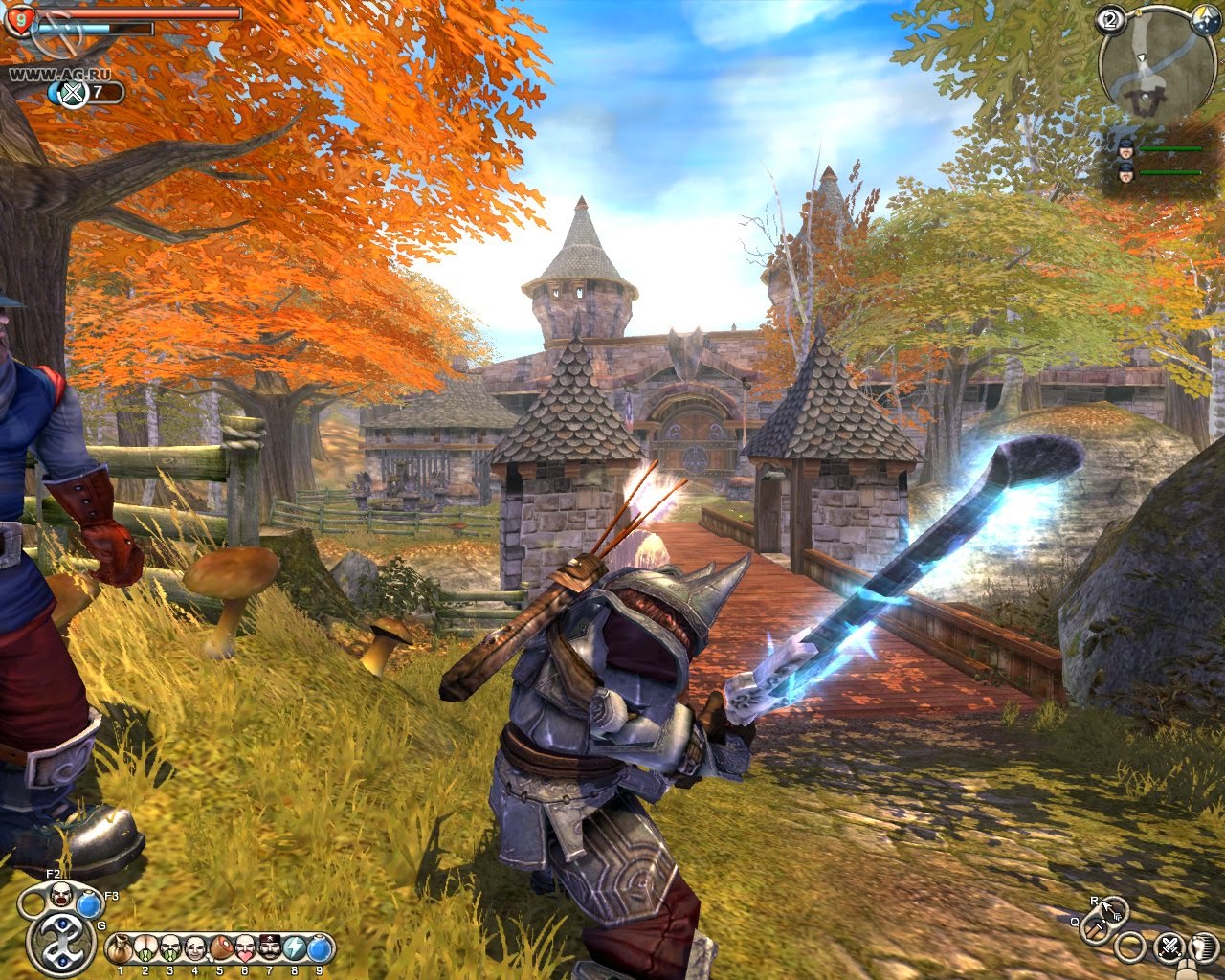Click the crossed swords combat icon
Image resolution: width=1225 pixels, height=980 pixels.
coord(1170,947)
